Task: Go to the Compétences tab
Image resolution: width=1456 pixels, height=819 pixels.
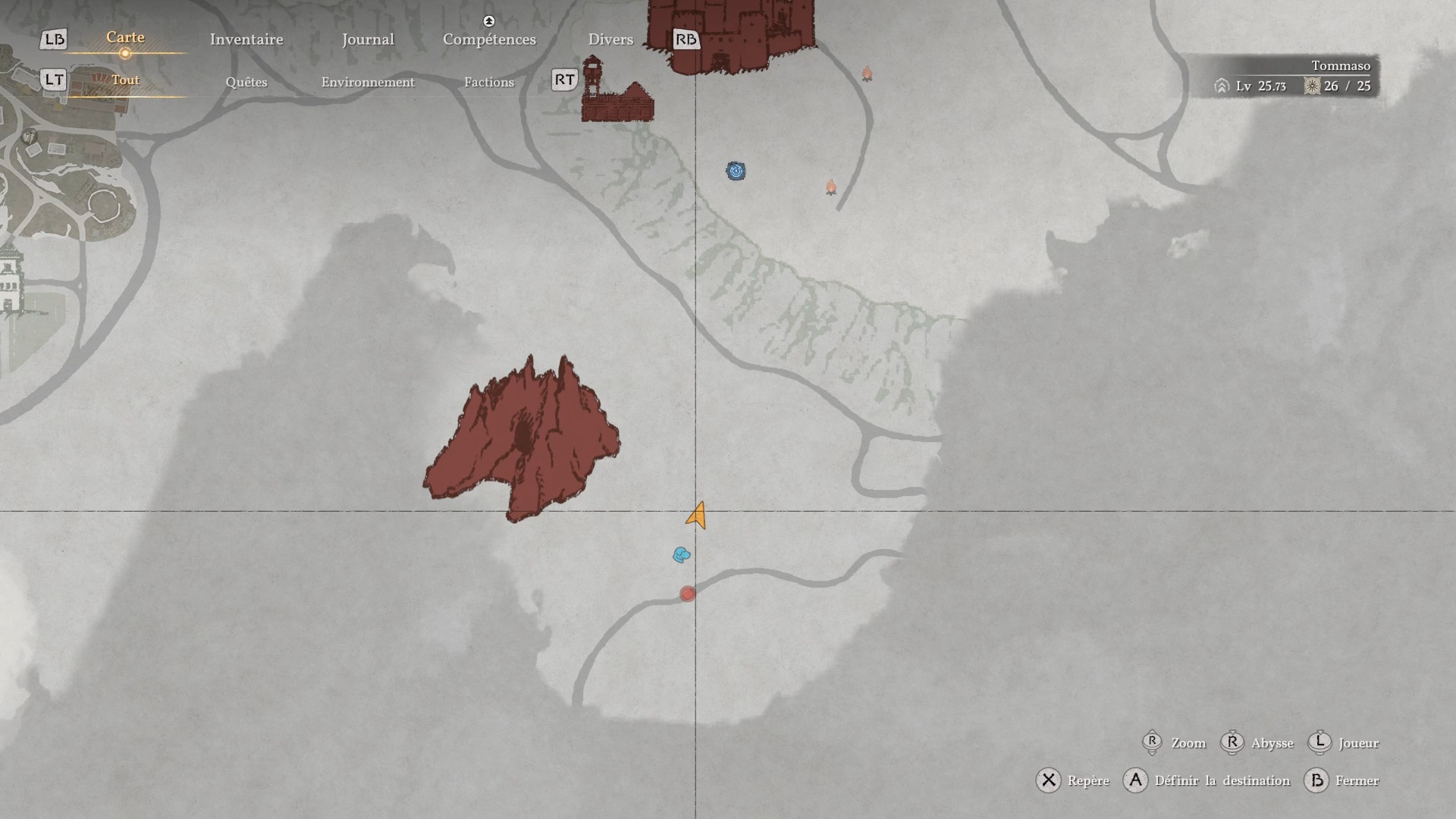Action: [x=489, y=39]
